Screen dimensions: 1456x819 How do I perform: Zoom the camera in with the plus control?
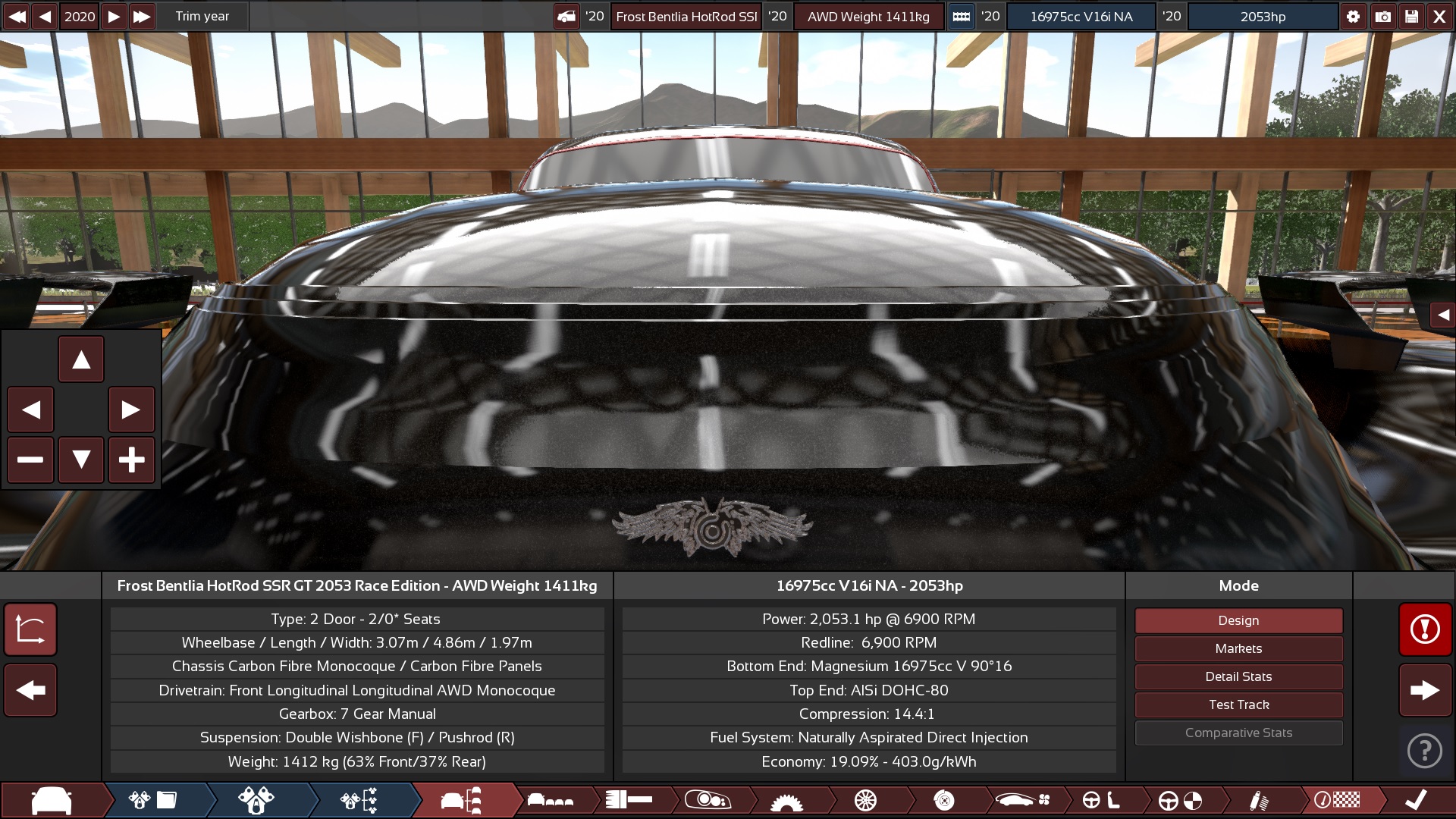132,460
